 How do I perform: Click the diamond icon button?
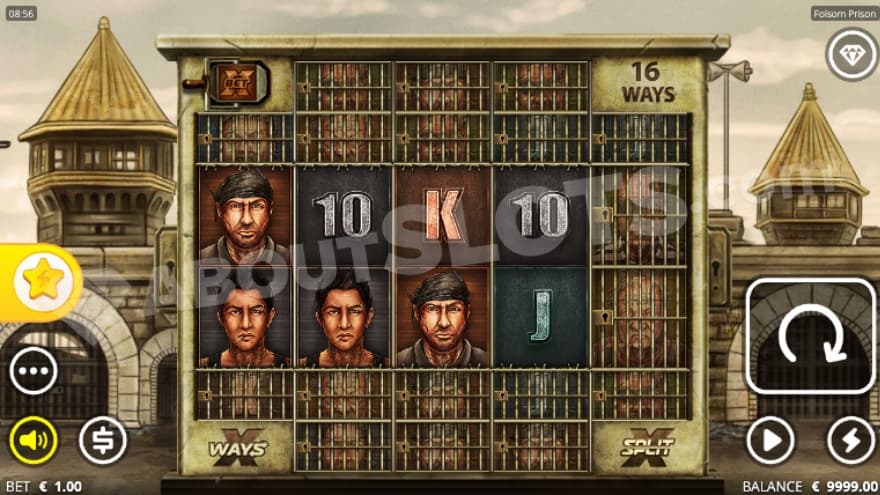click(851, 54)
